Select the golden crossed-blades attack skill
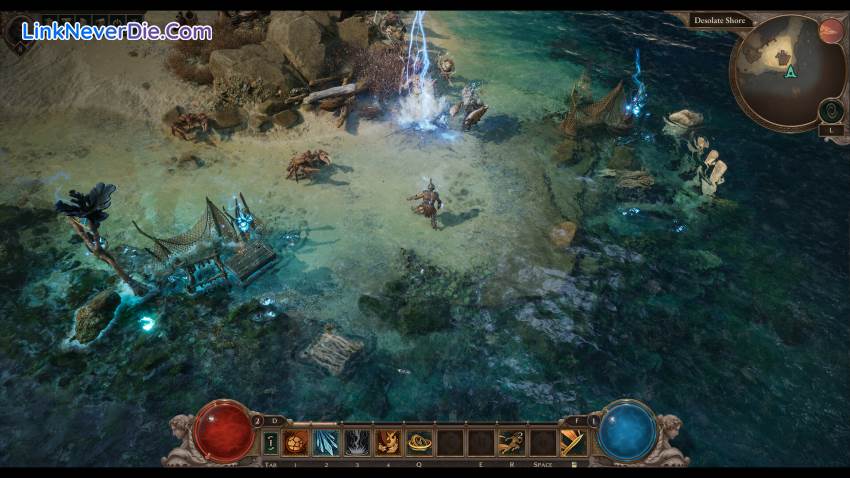 coord(573,442)
